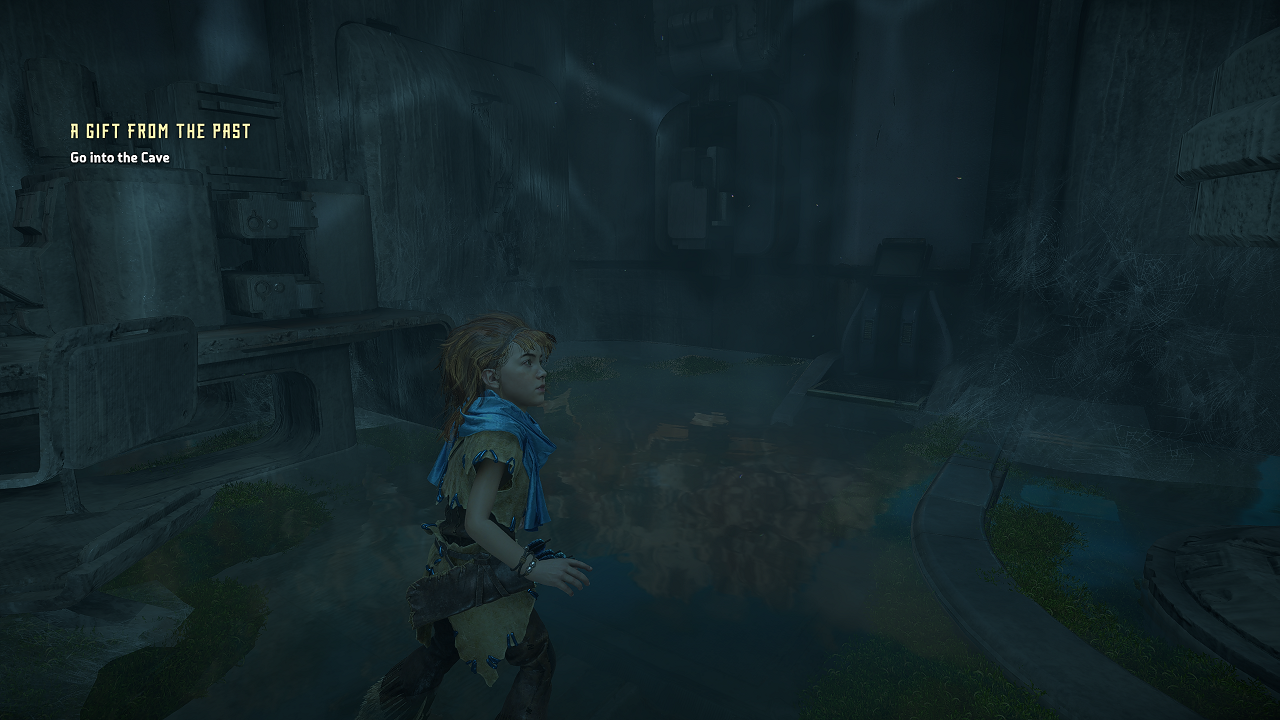Select the "A Gift from the Past" quest tracker
This screenshot has width=1280, height=720.
click(x=160, y=131)
